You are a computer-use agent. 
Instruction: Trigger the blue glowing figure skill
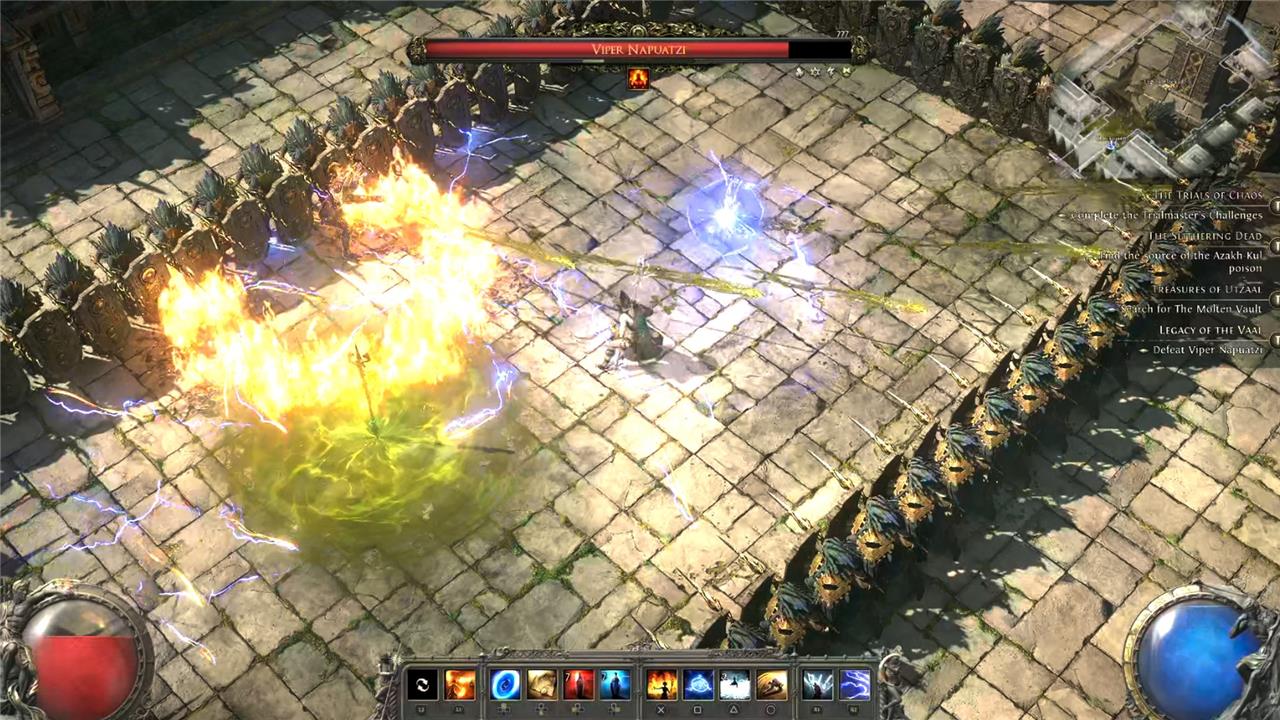pyautogui.click(x=615, y=685)
